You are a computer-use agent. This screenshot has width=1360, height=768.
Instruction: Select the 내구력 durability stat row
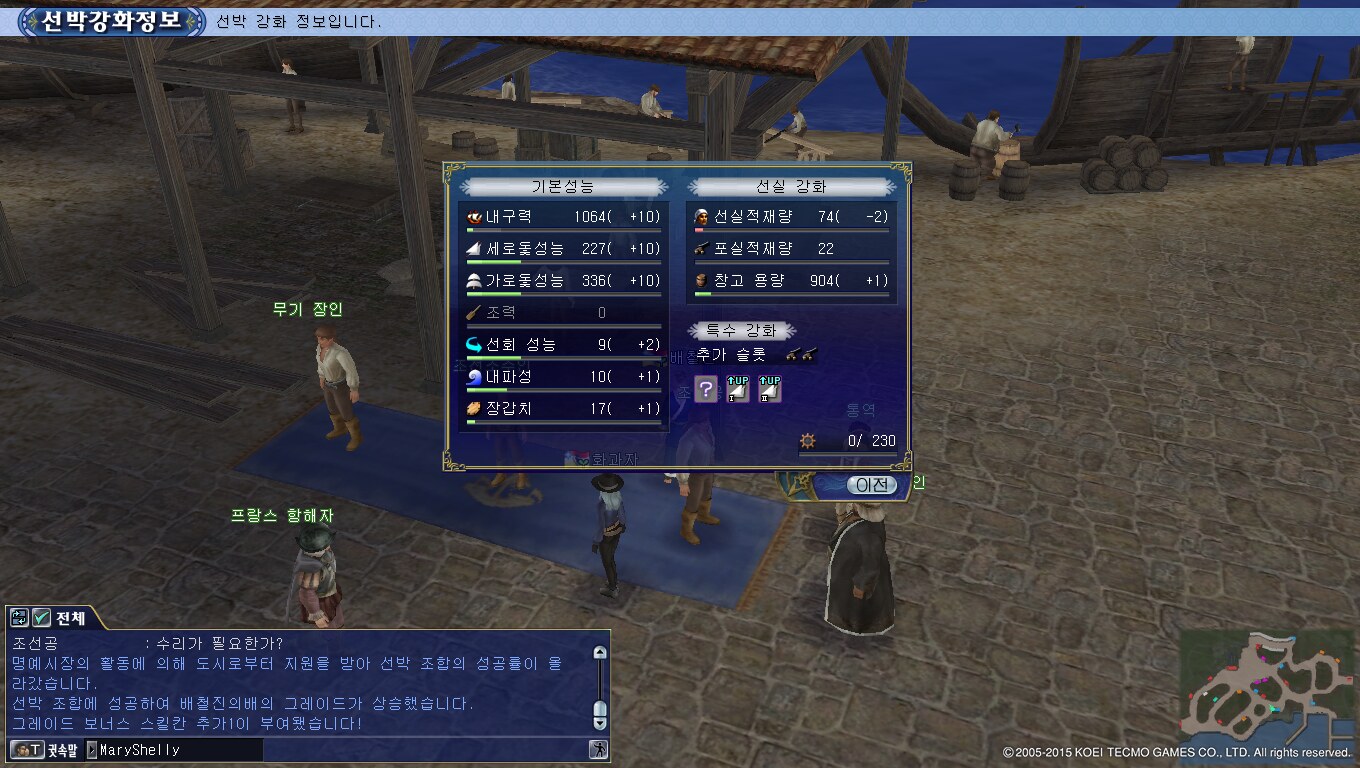pyautogui.click(x=564, y=217)
